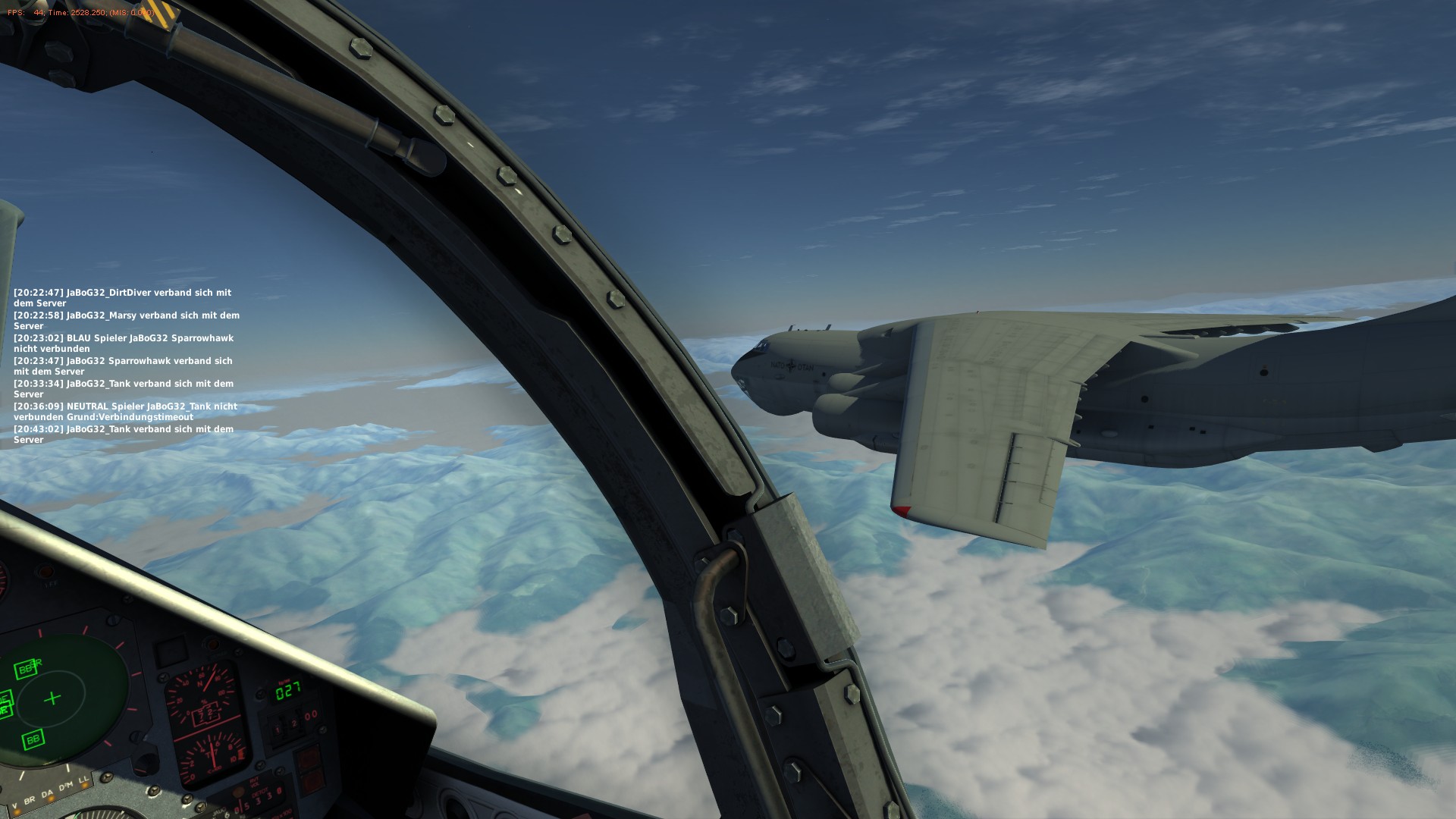Select the JaBoG32_Tank Verbindungstimeout chat line
The width and height of the screenshot is (1456, 819).
pos(125,411)
